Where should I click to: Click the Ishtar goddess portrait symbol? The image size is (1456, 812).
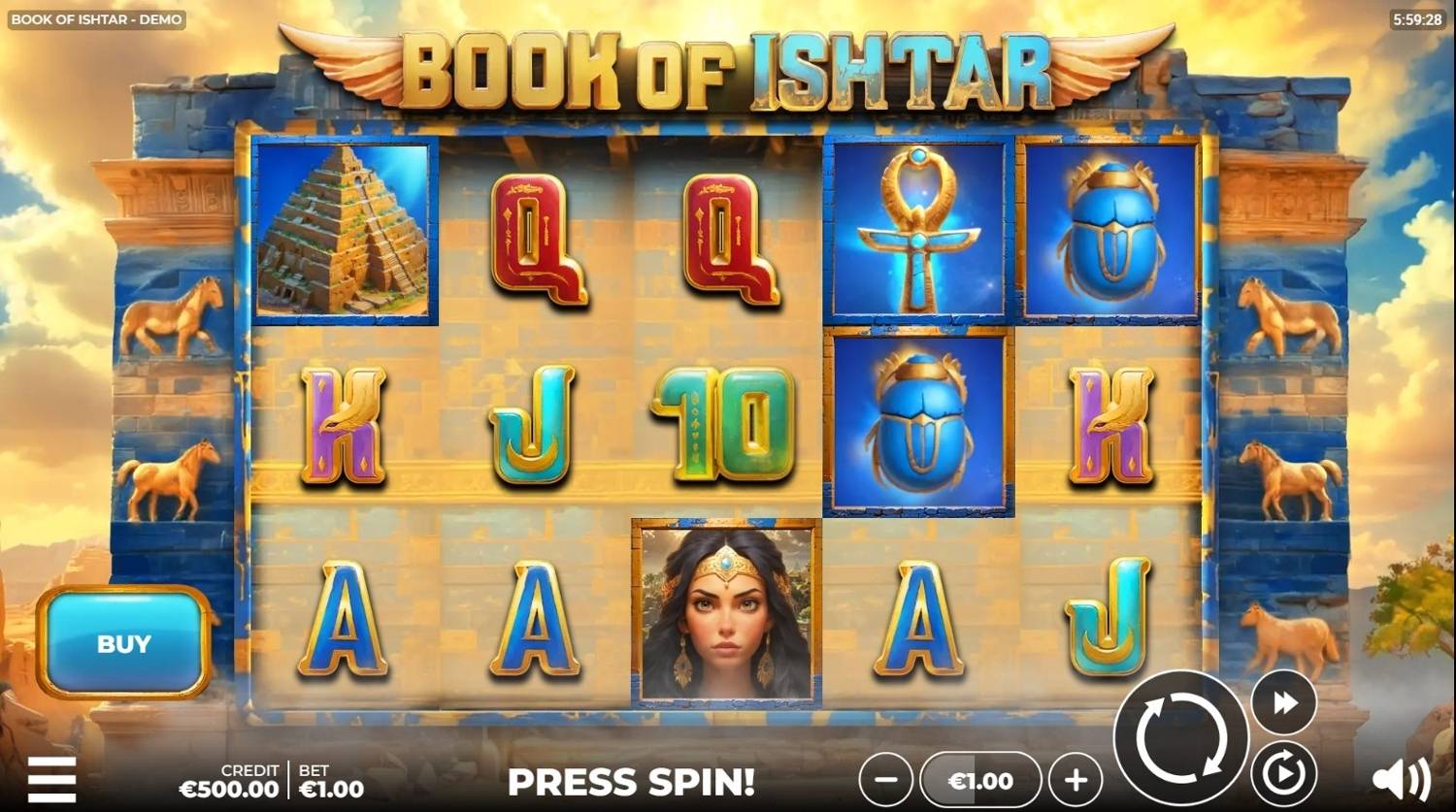coord(724,613)
